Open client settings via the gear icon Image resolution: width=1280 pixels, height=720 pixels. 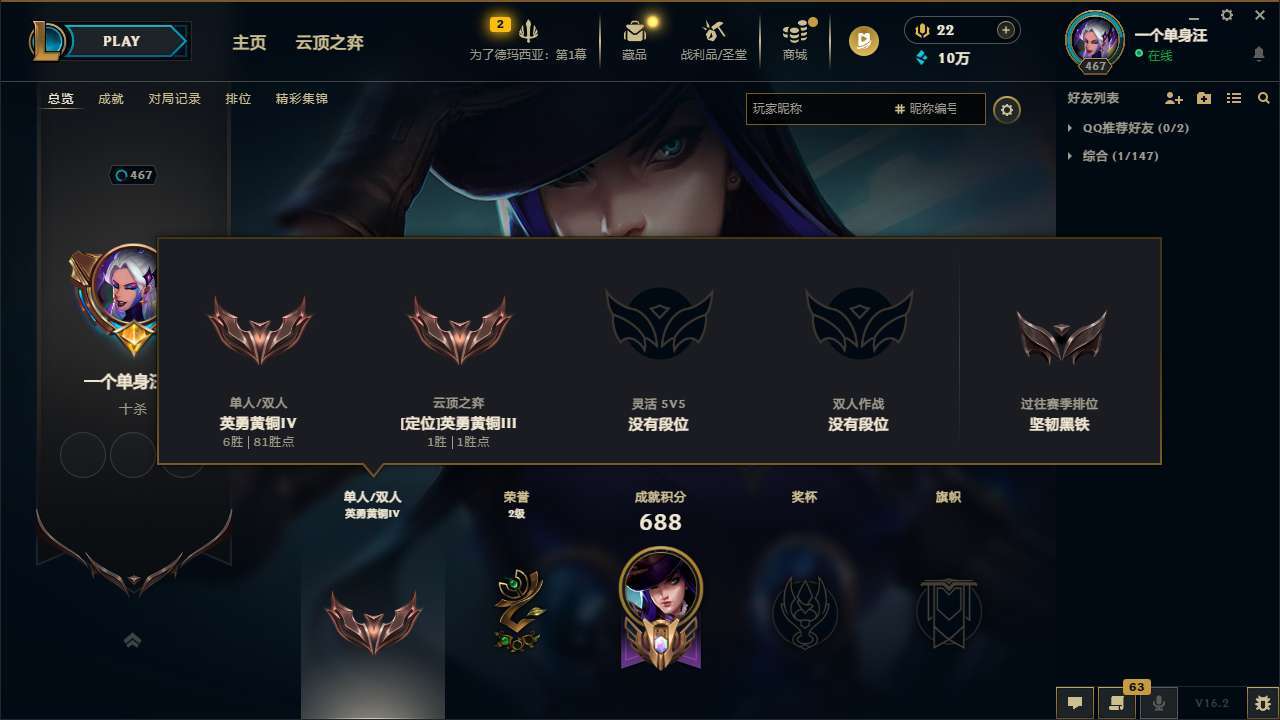pos(1226,15)
